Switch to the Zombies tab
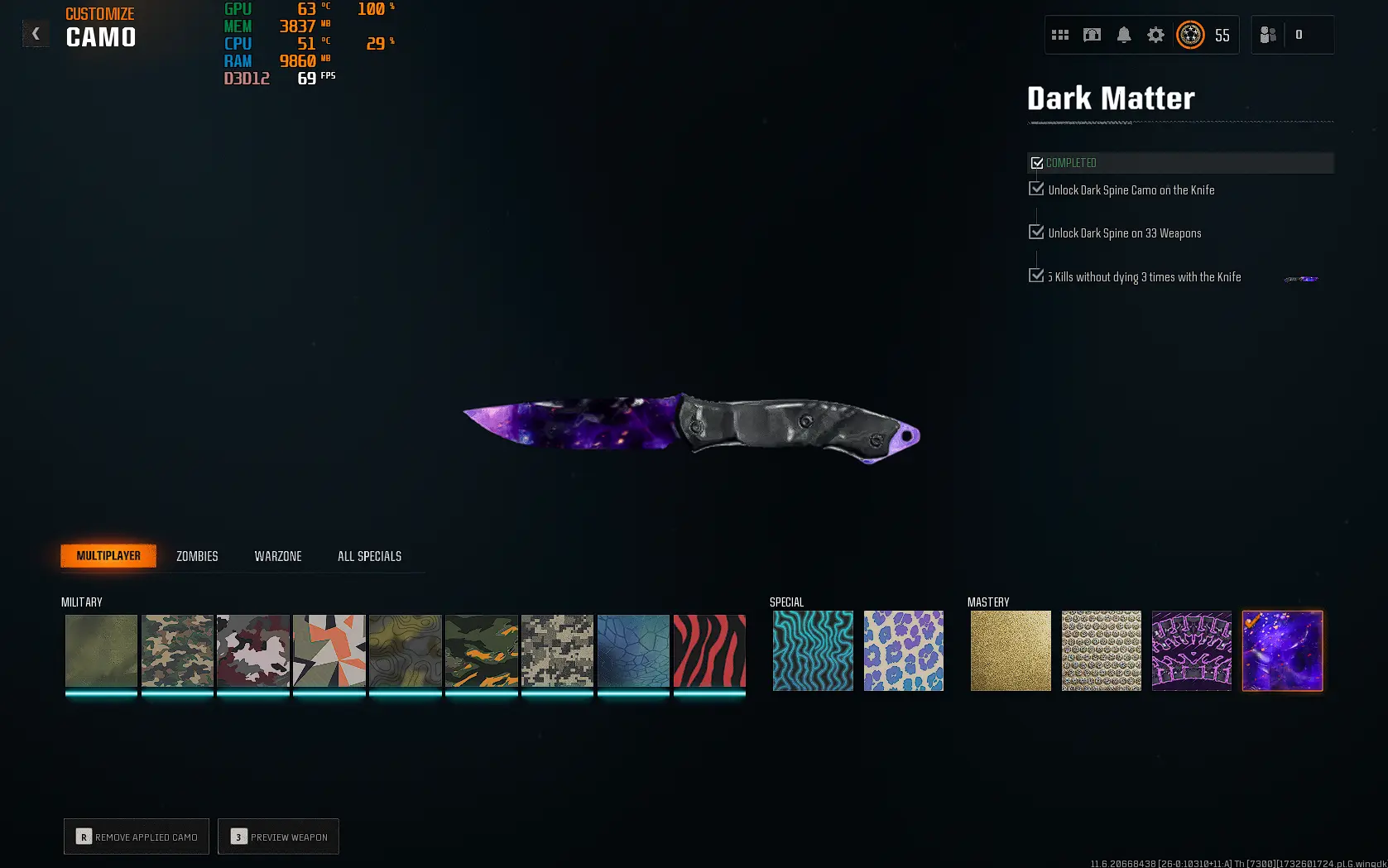Image resolution: width=1388 pixels, height=868 pixels. point(196,555)
